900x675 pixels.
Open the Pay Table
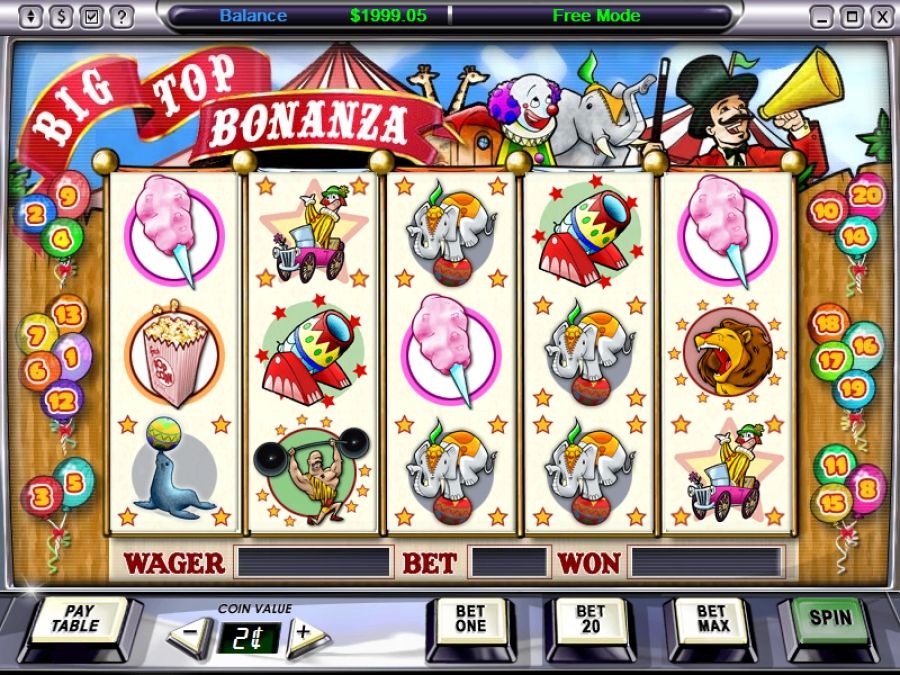76,620
